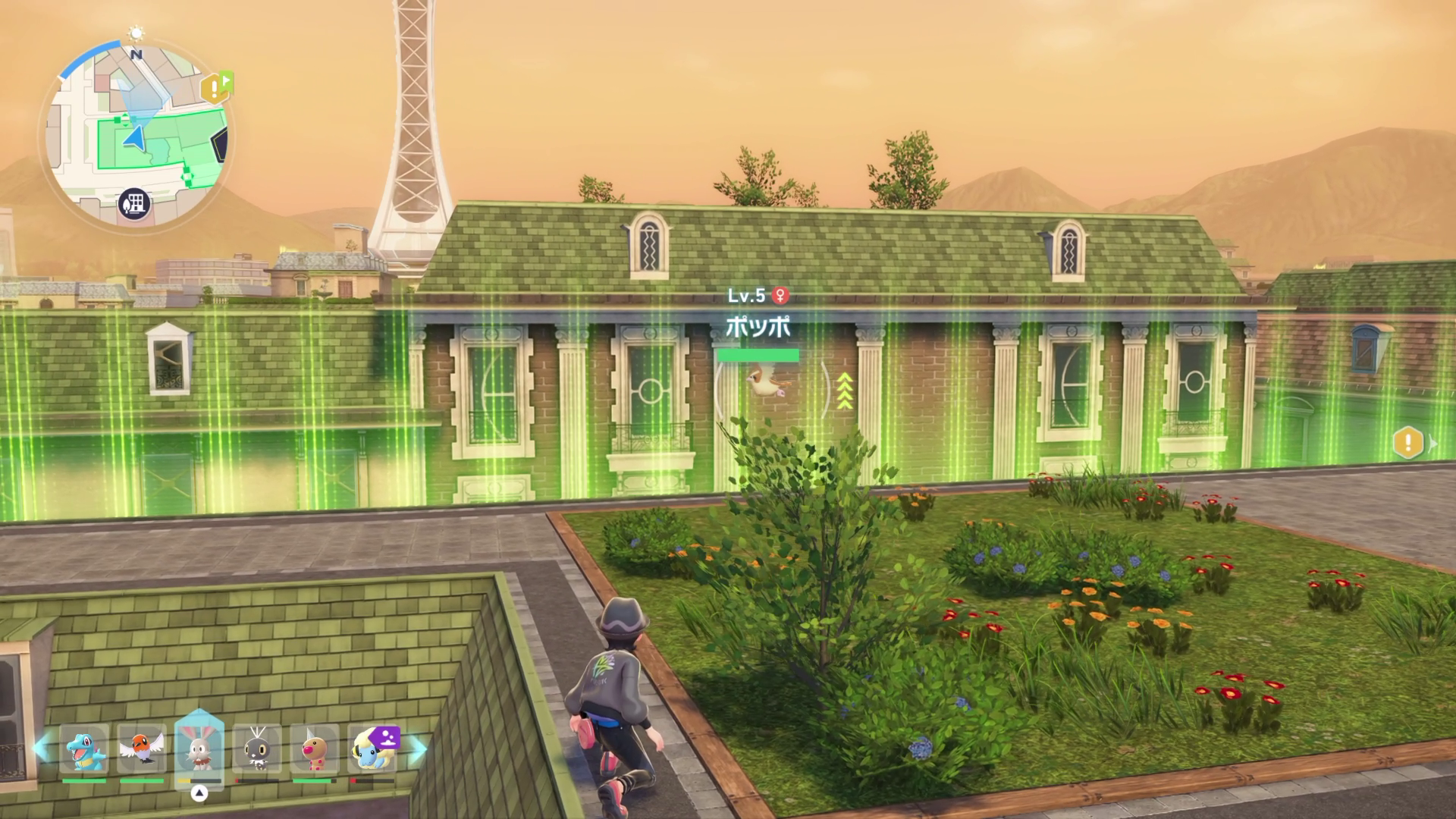Select Mareep in the party bar
This screenshot has width=1456, height=819.
372,748
